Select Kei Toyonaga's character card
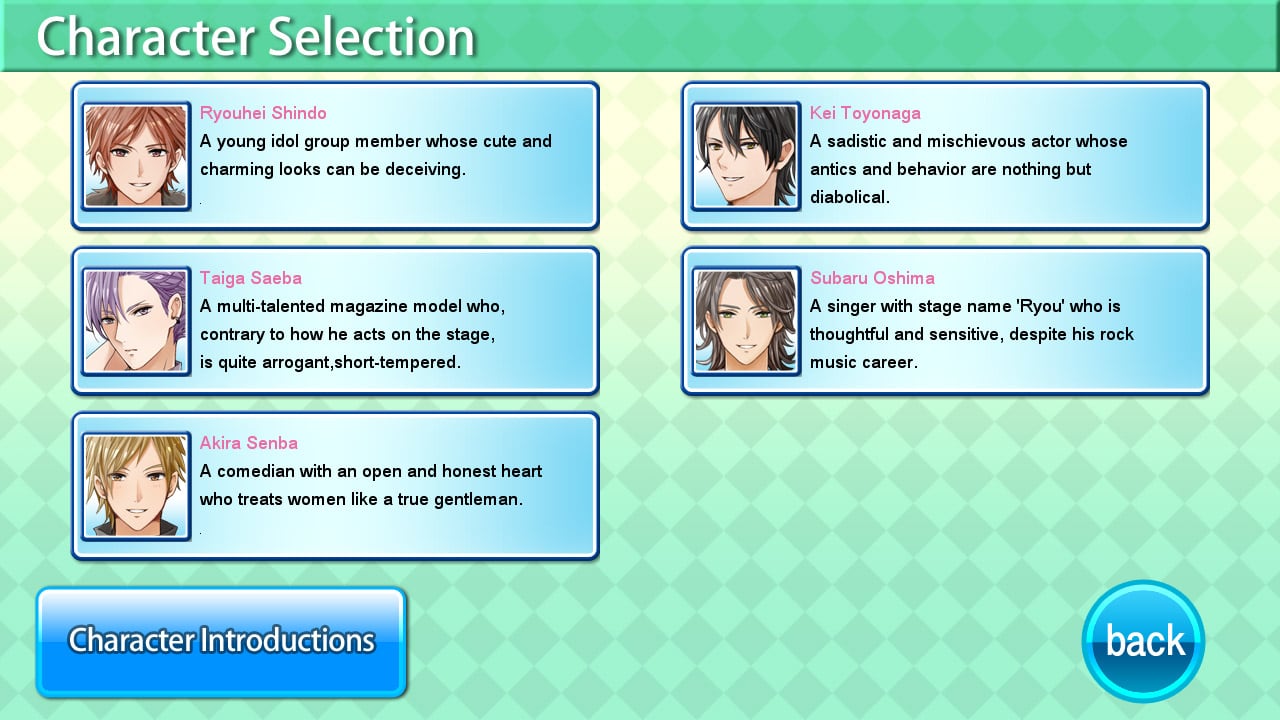This screenshot has width=1280, height=720. click(945, 156)
